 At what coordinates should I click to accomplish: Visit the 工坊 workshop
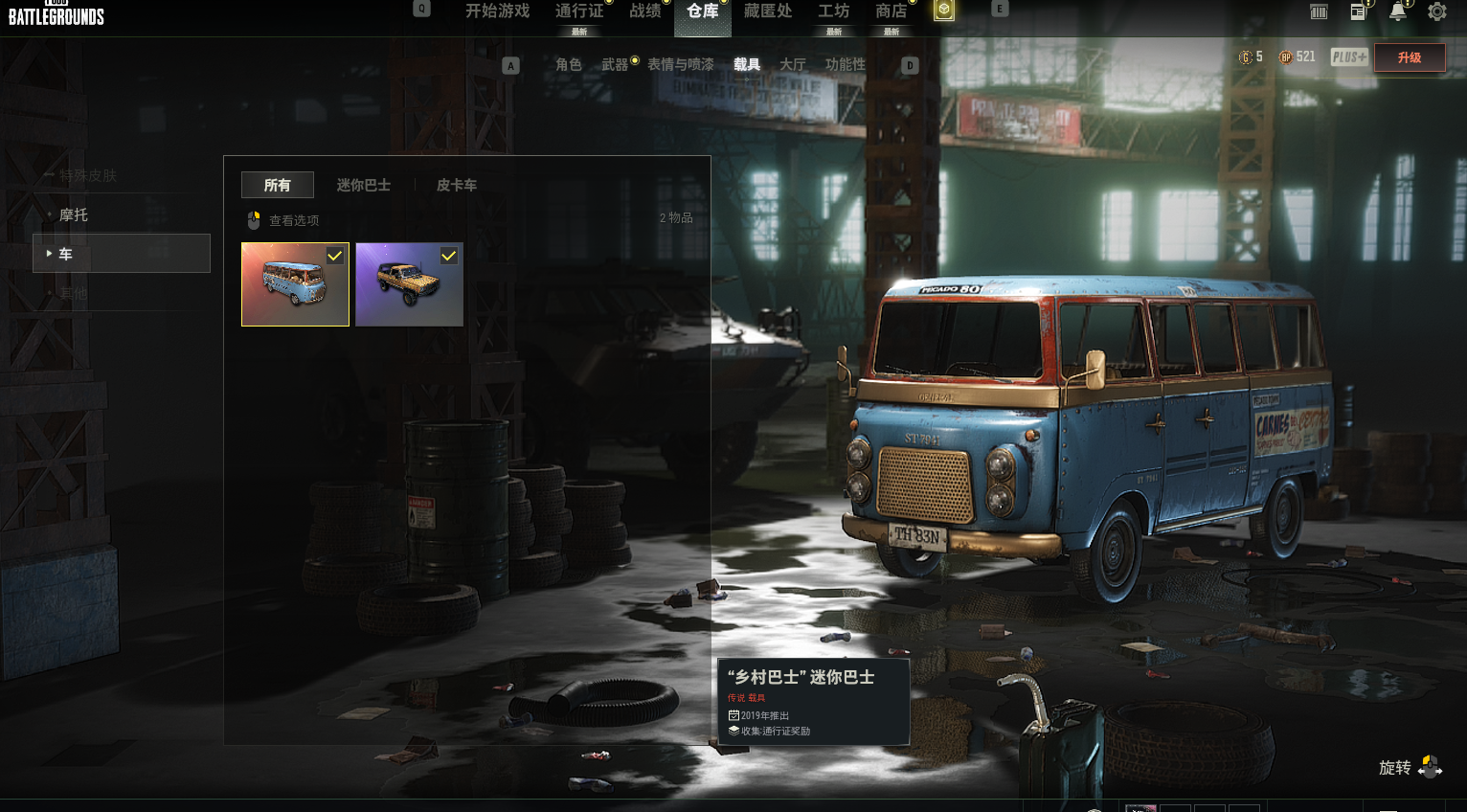(x=833, y=11)
